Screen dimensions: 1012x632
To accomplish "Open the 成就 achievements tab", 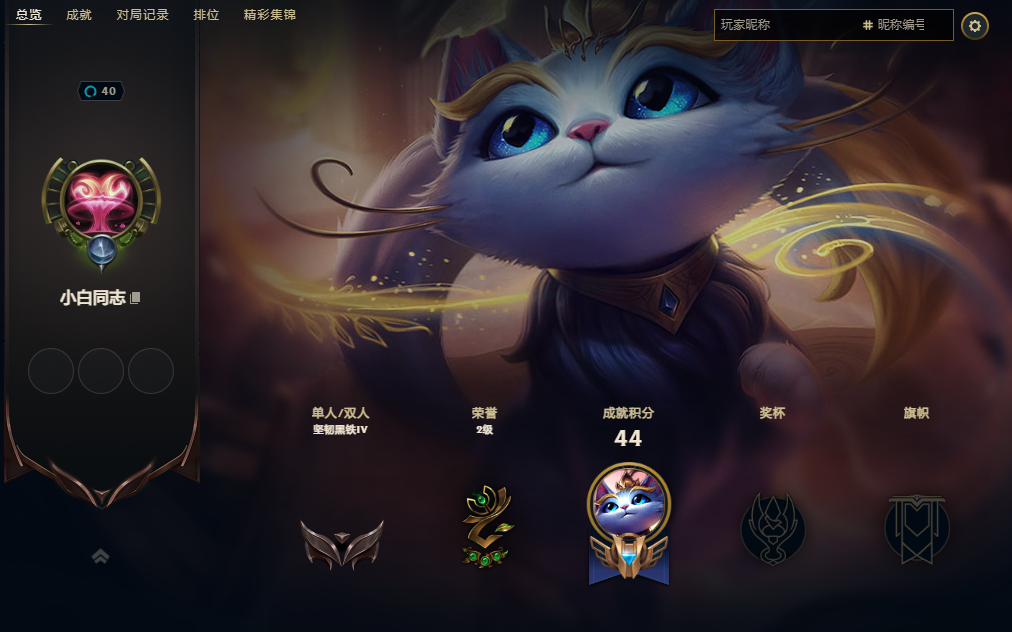I will click(79, 15).
